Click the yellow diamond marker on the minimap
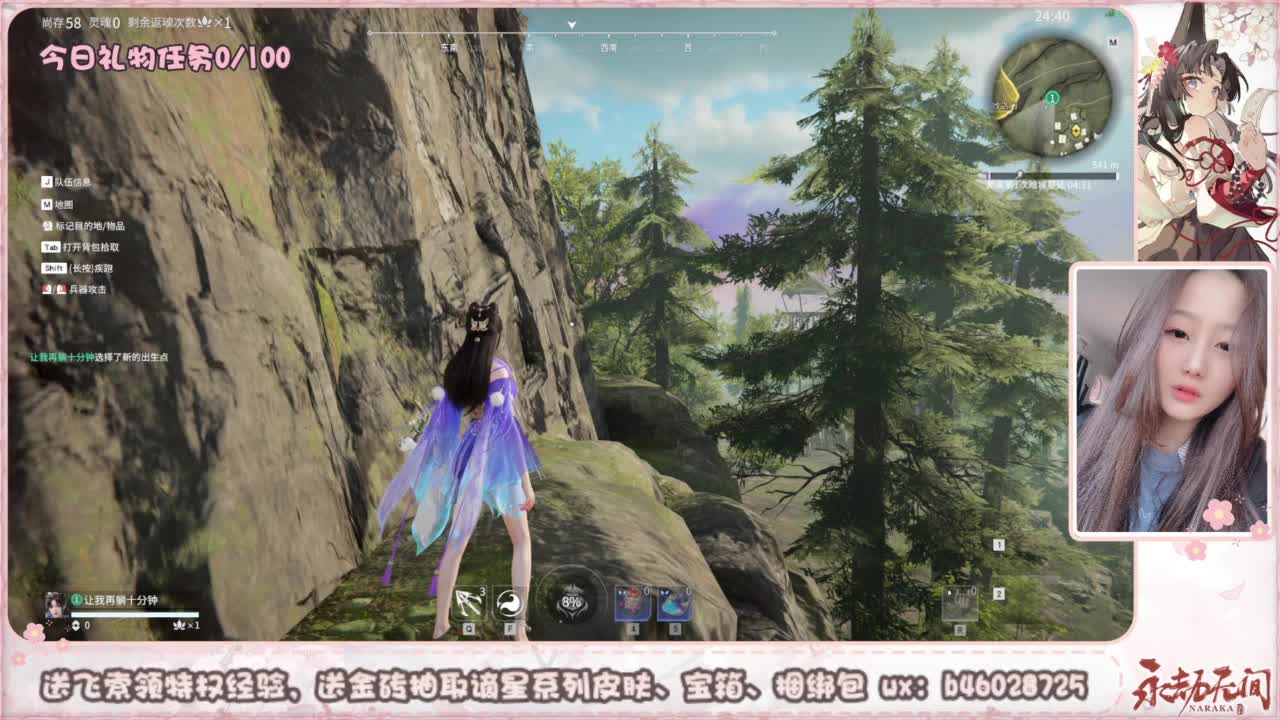The image size is (1280, 720). tap(1075, 129)
